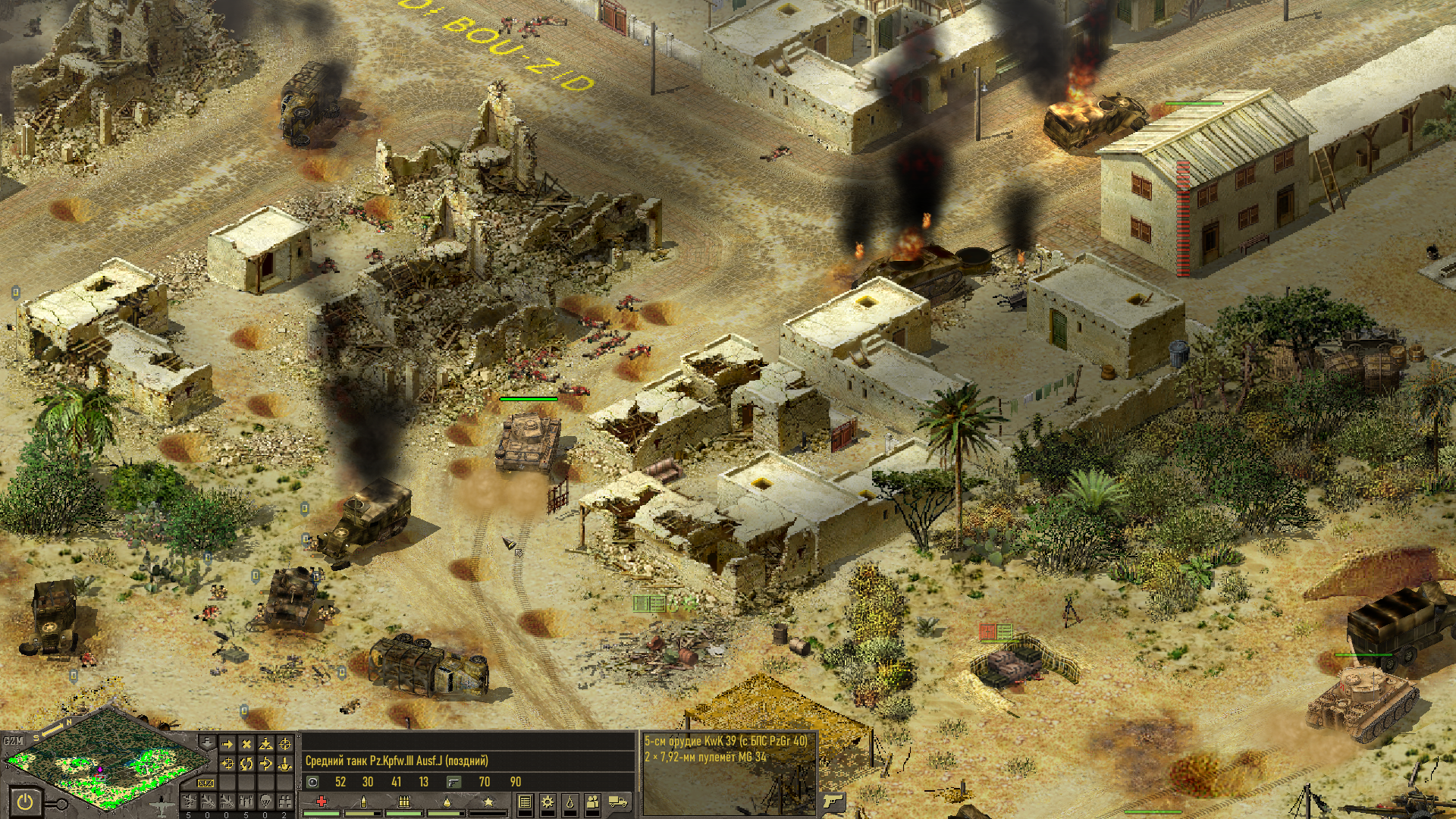This screenshot has width=1456, height=819.
Task: Open the objectives envelope message icon
Action: (x=206, y=783)
